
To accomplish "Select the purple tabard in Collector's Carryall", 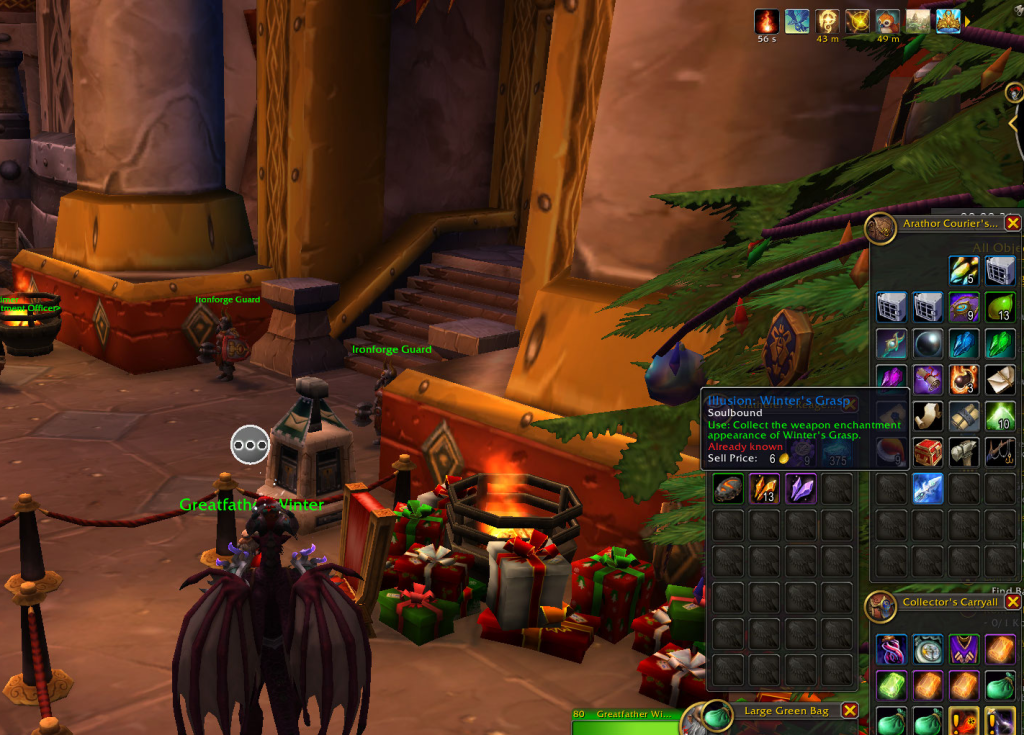I will (x=965, y=649).
